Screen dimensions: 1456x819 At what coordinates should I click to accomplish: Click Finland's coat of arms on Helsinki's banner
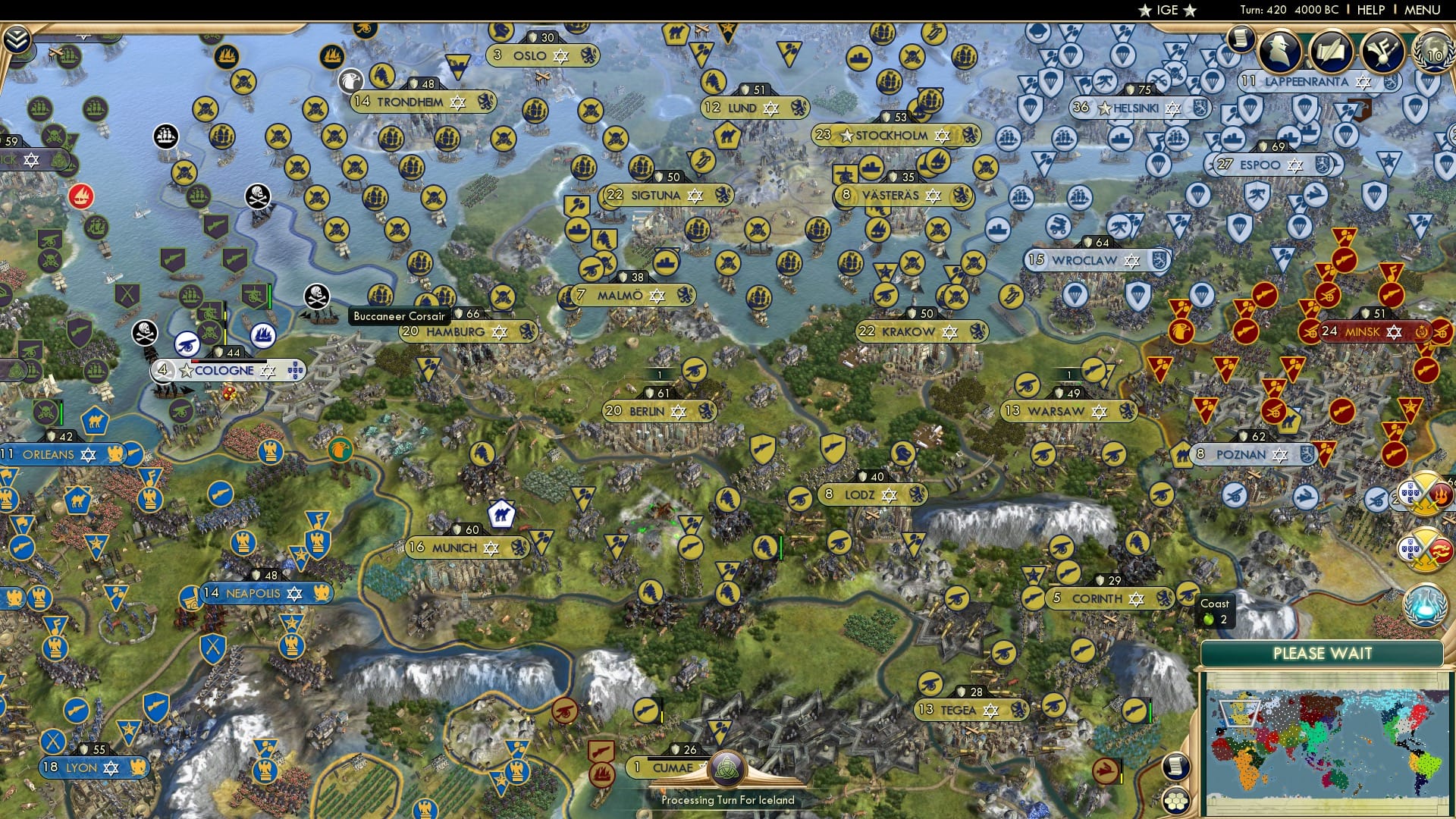tap(1200, 108)
